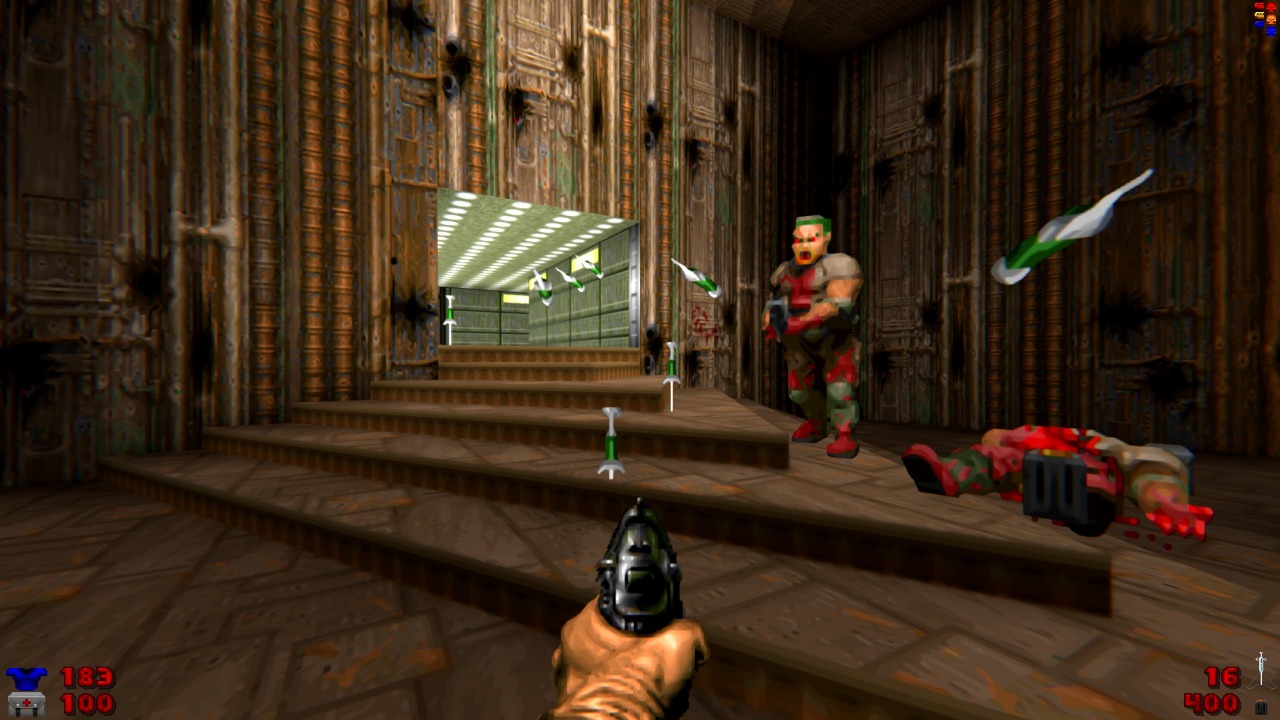
Task: Click the syringe ammo icon
Action: [x=1261, y=668]
